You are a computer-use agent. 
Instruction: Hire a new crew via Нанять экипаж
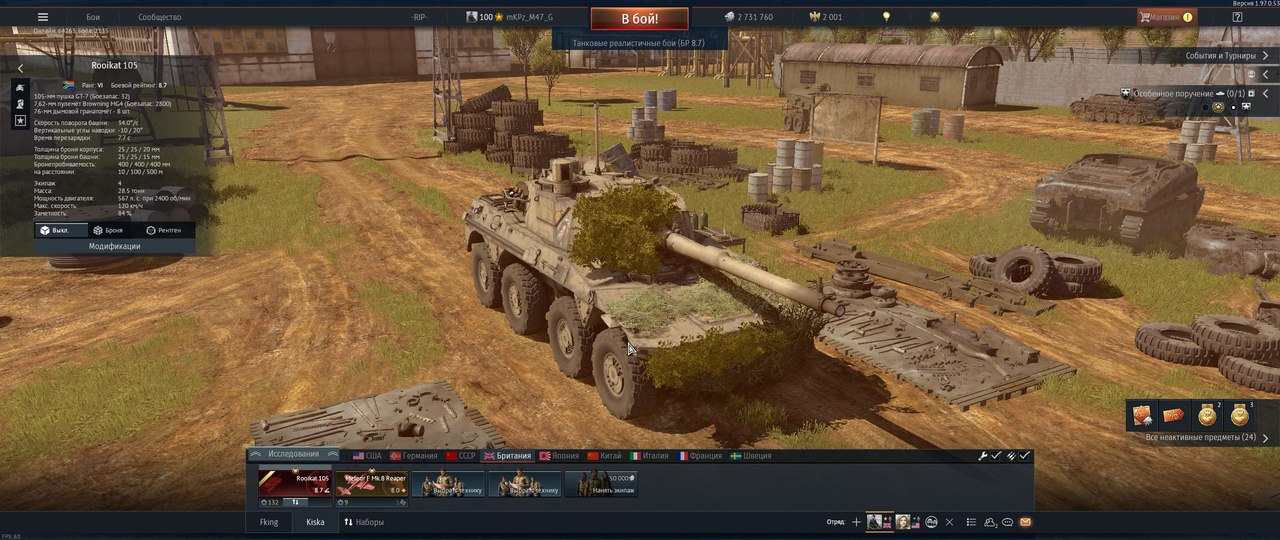point(601,483)
